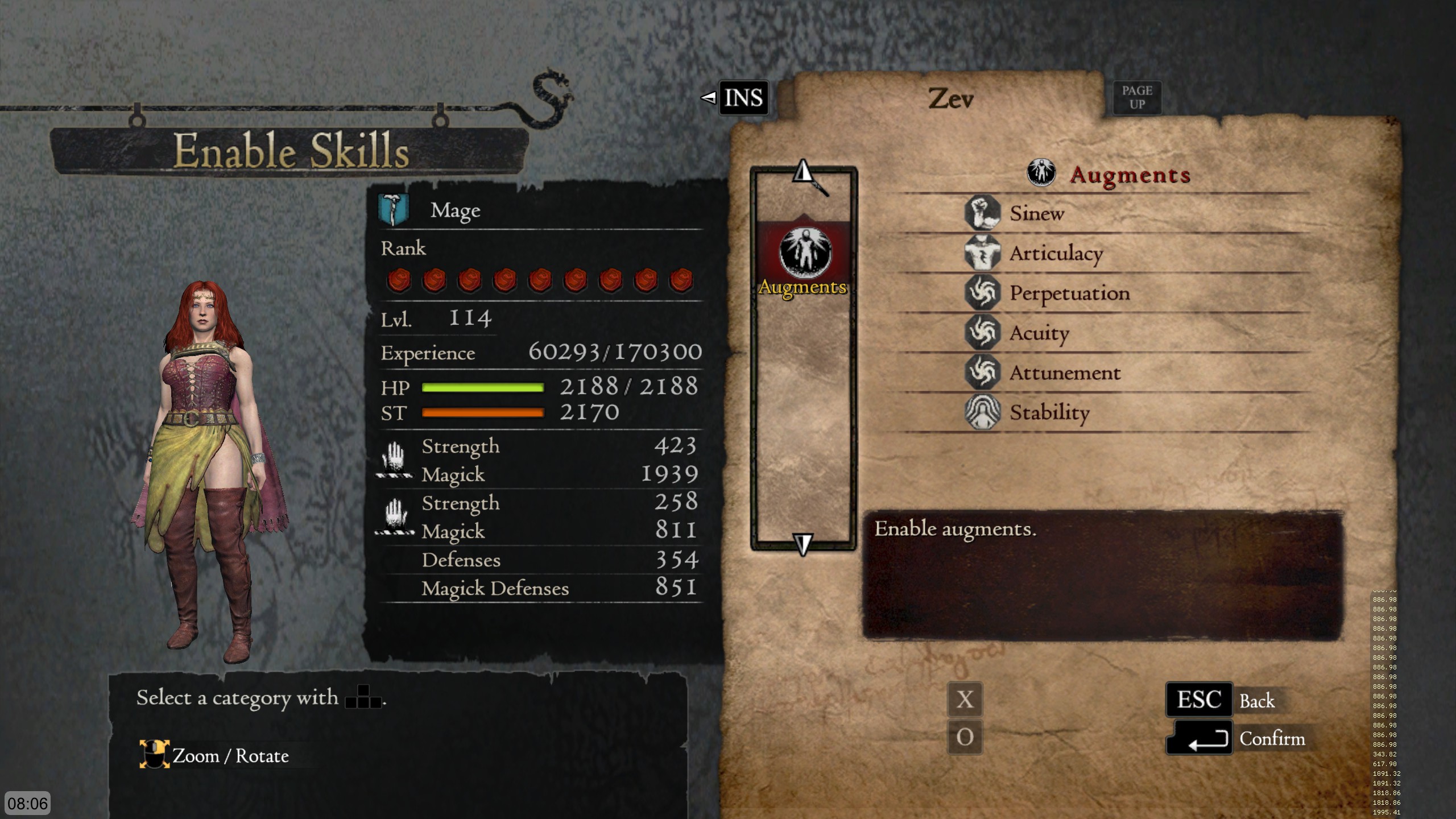1456x819 pixels.
Task: Select the Perpetuation augment icon
Action: (x=983, y=293)
